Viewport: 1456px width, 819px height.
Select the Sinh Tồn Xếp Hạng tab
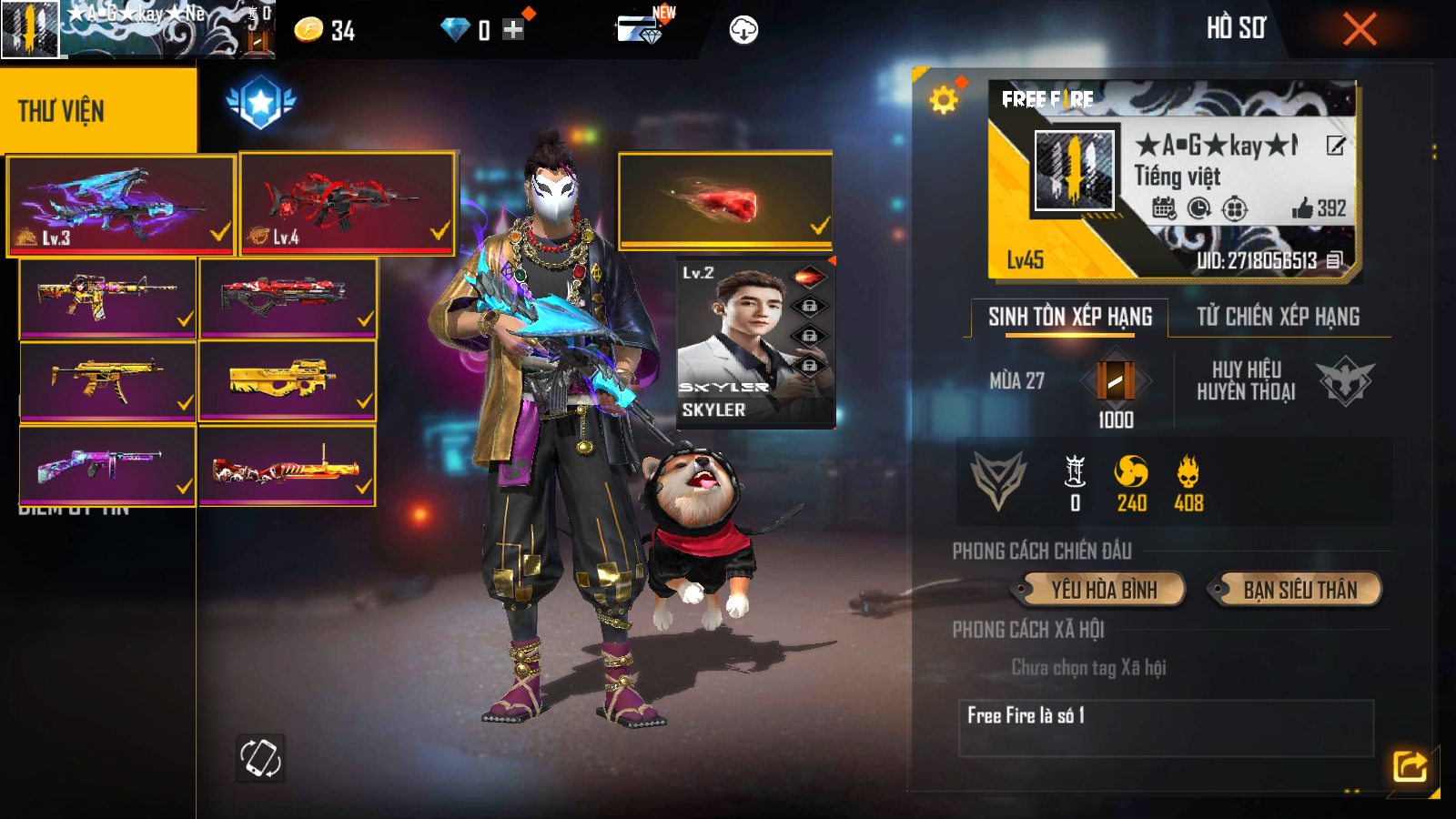pyautogui.click(x=1070, y=317)
